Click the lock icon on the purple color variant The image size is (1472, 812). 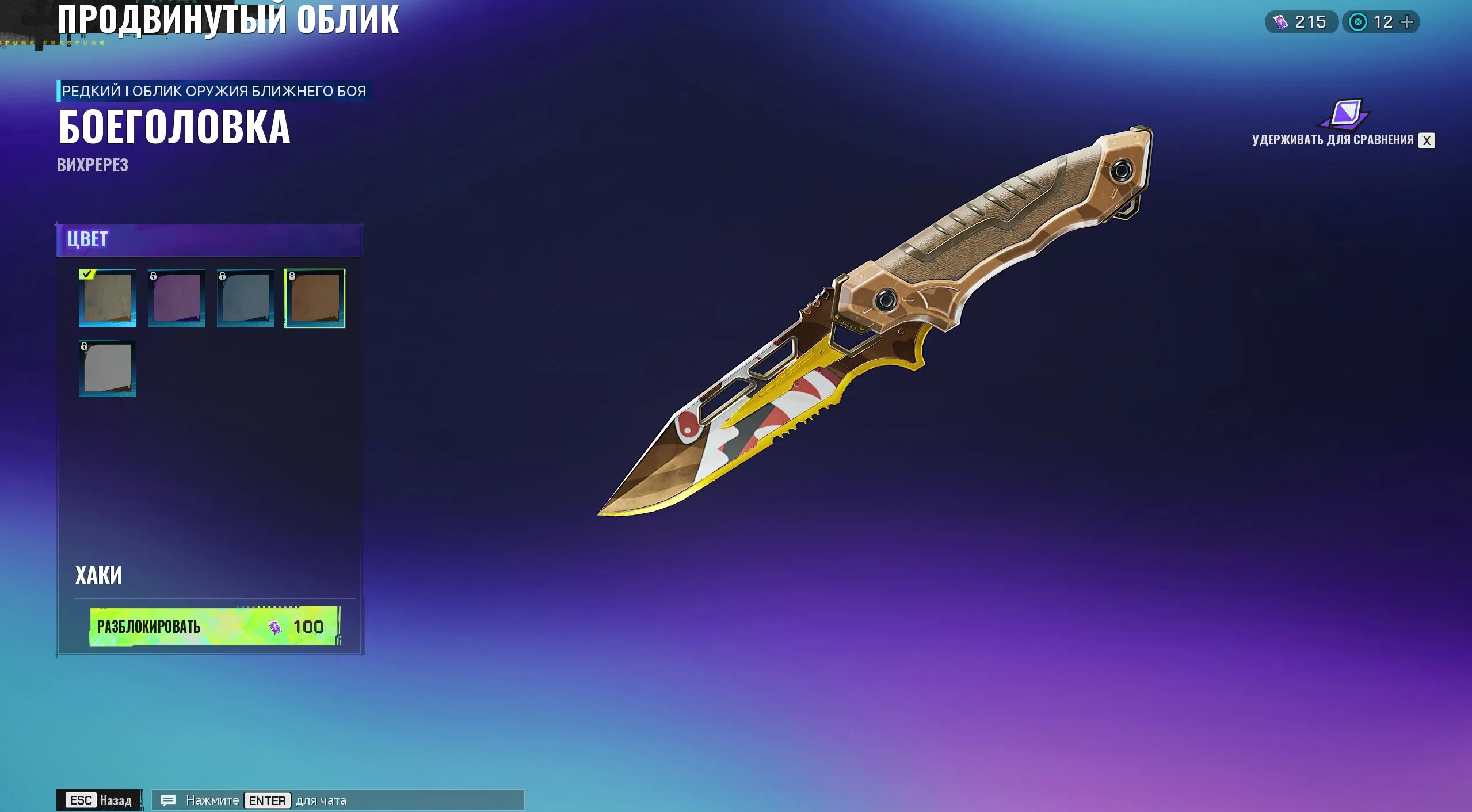tap(154, 277)
